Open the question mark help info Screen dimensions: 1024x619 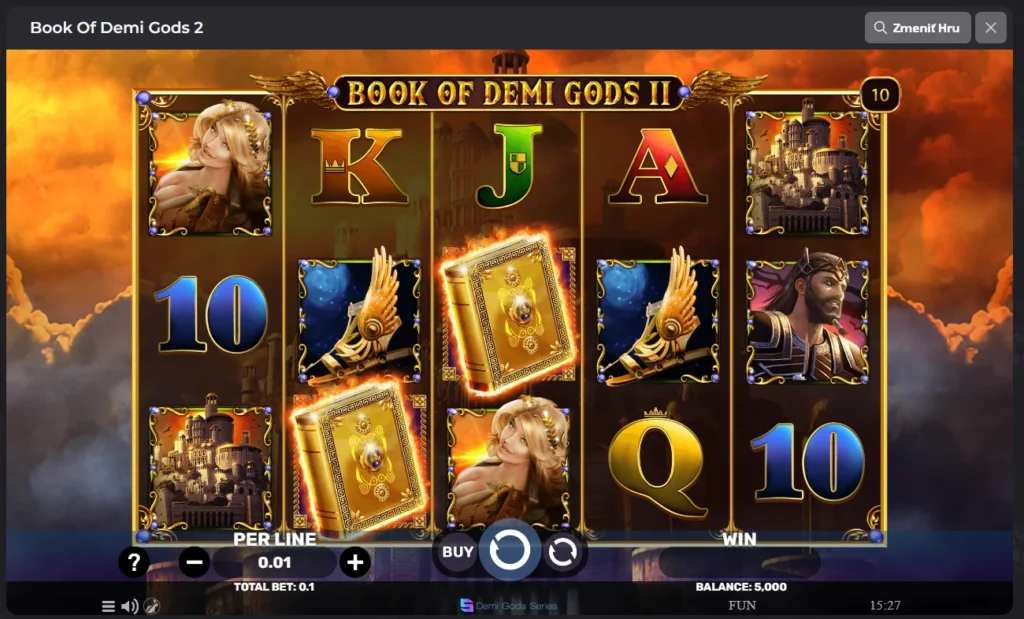[x=134, y=562]
